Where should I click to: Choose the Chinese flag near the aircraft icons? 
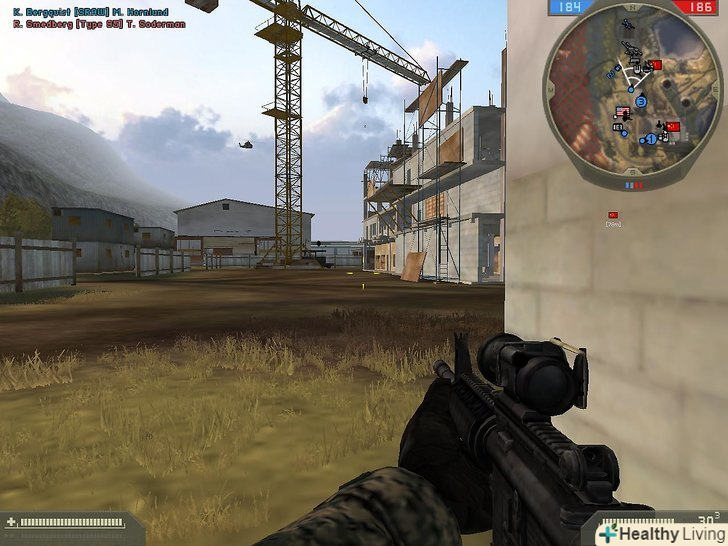coord(656,65)
